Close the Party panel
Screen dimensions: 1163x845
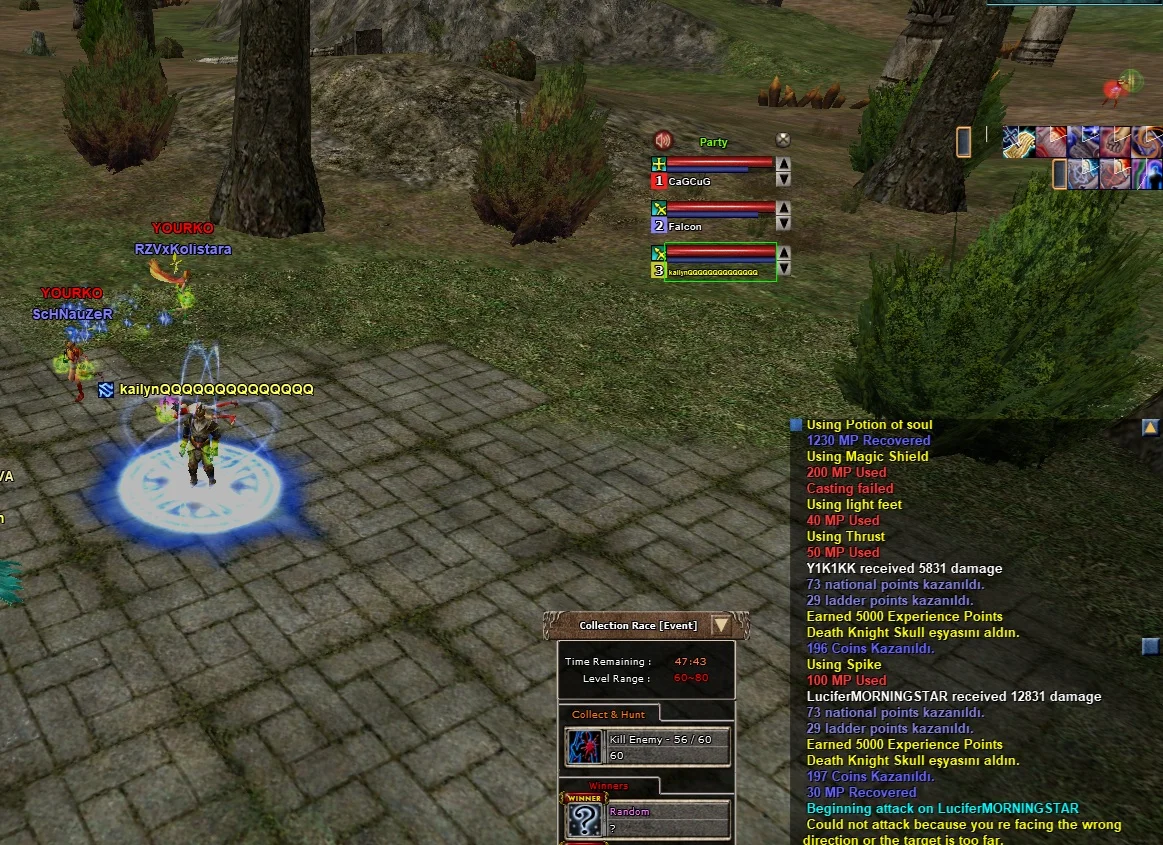click(x=783, y=141)
